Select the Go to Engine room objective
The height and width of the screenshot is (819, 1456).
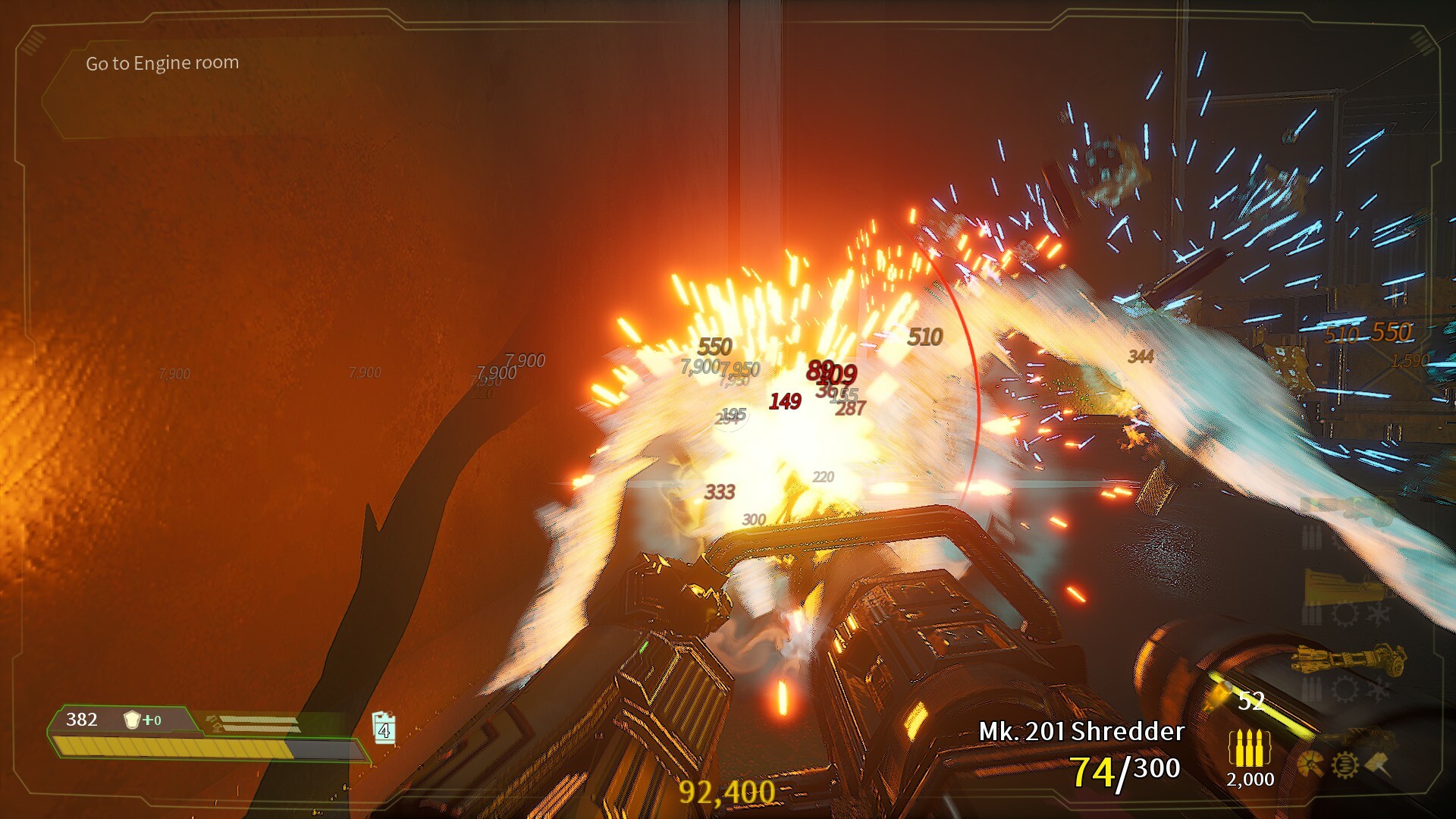pos(162,63)
